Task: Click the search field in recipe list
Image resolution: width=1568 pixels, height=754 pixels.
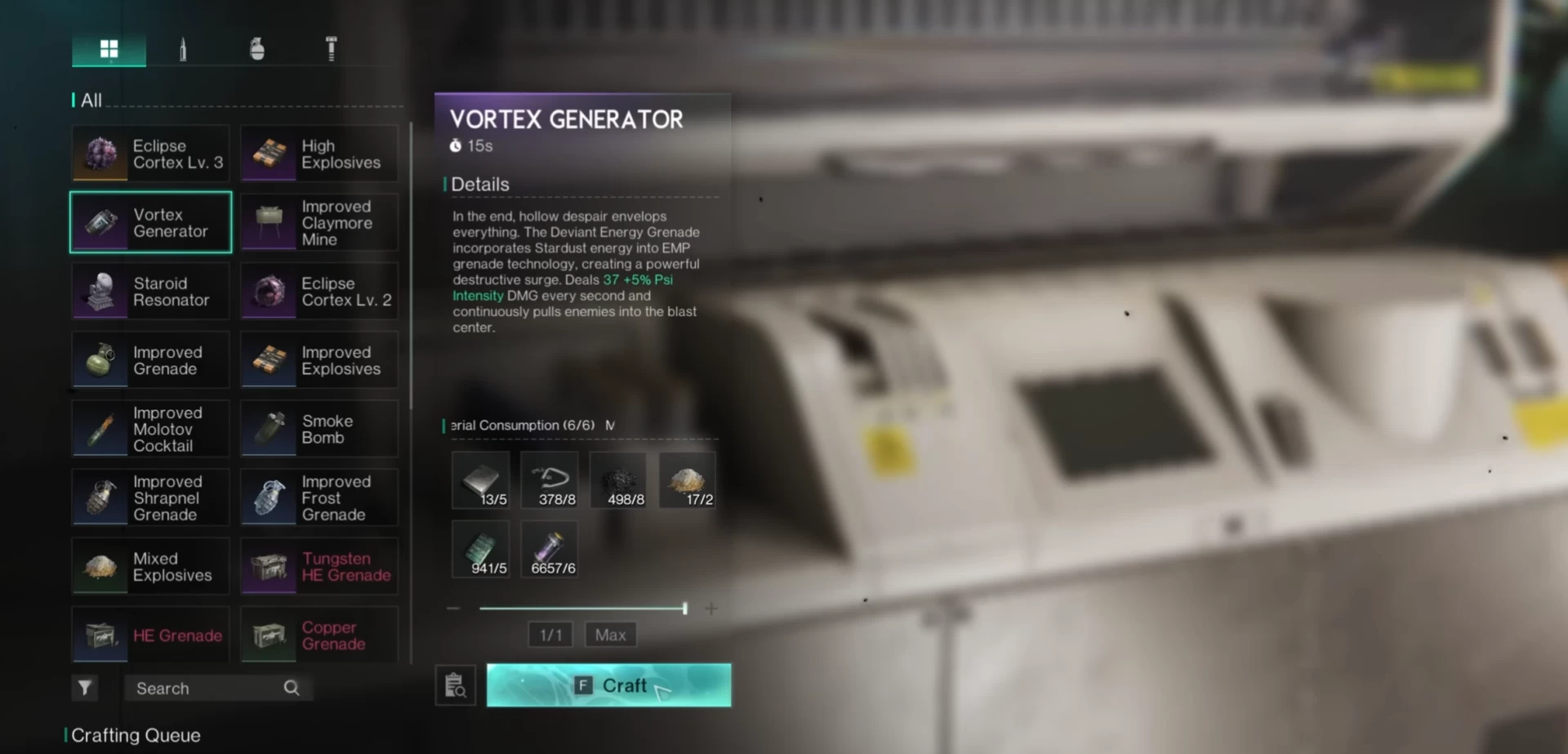Action: (x=208, y=689)
